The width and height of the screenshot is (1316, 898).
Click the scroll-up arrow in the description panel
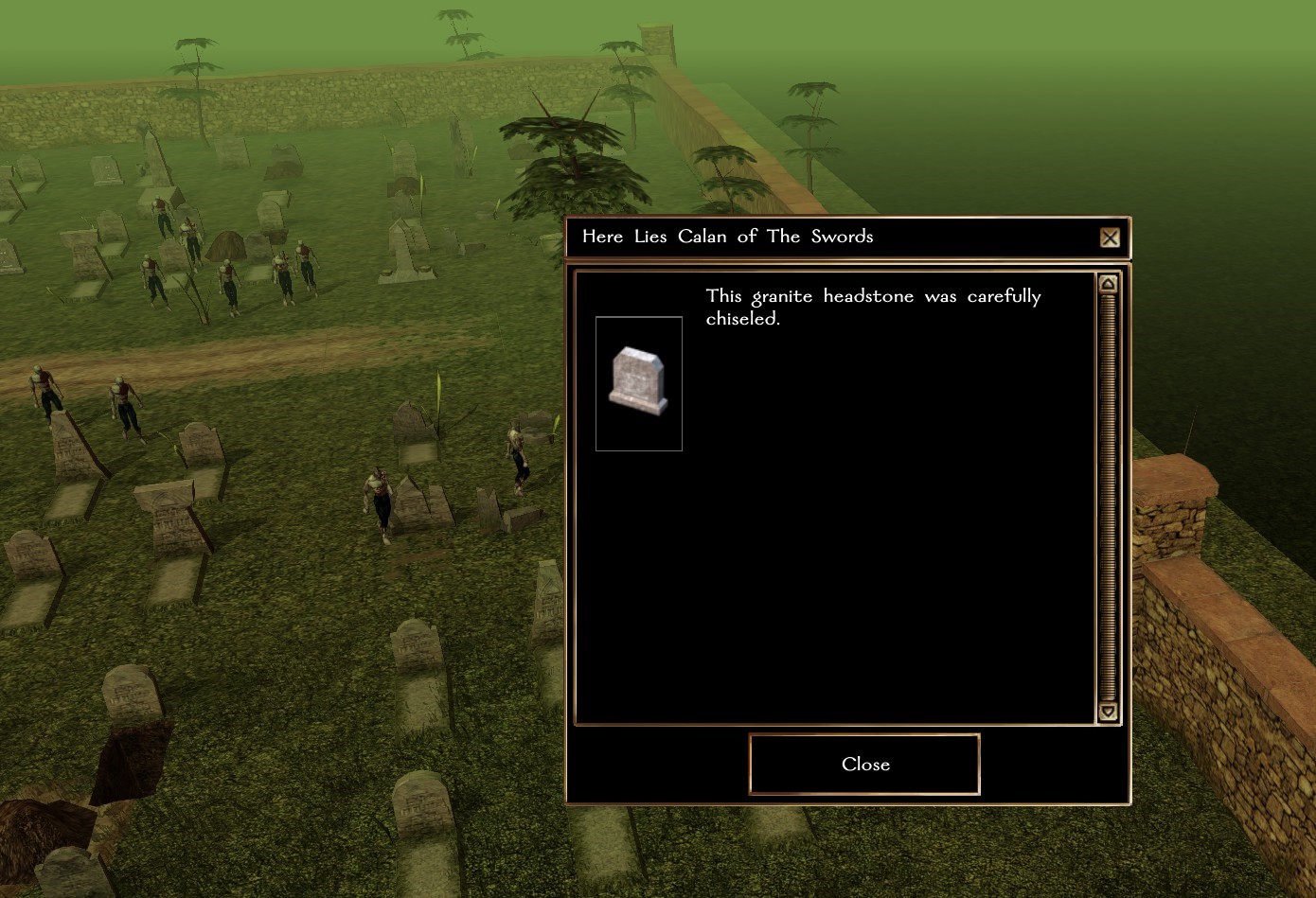[x=1108, y=284]
